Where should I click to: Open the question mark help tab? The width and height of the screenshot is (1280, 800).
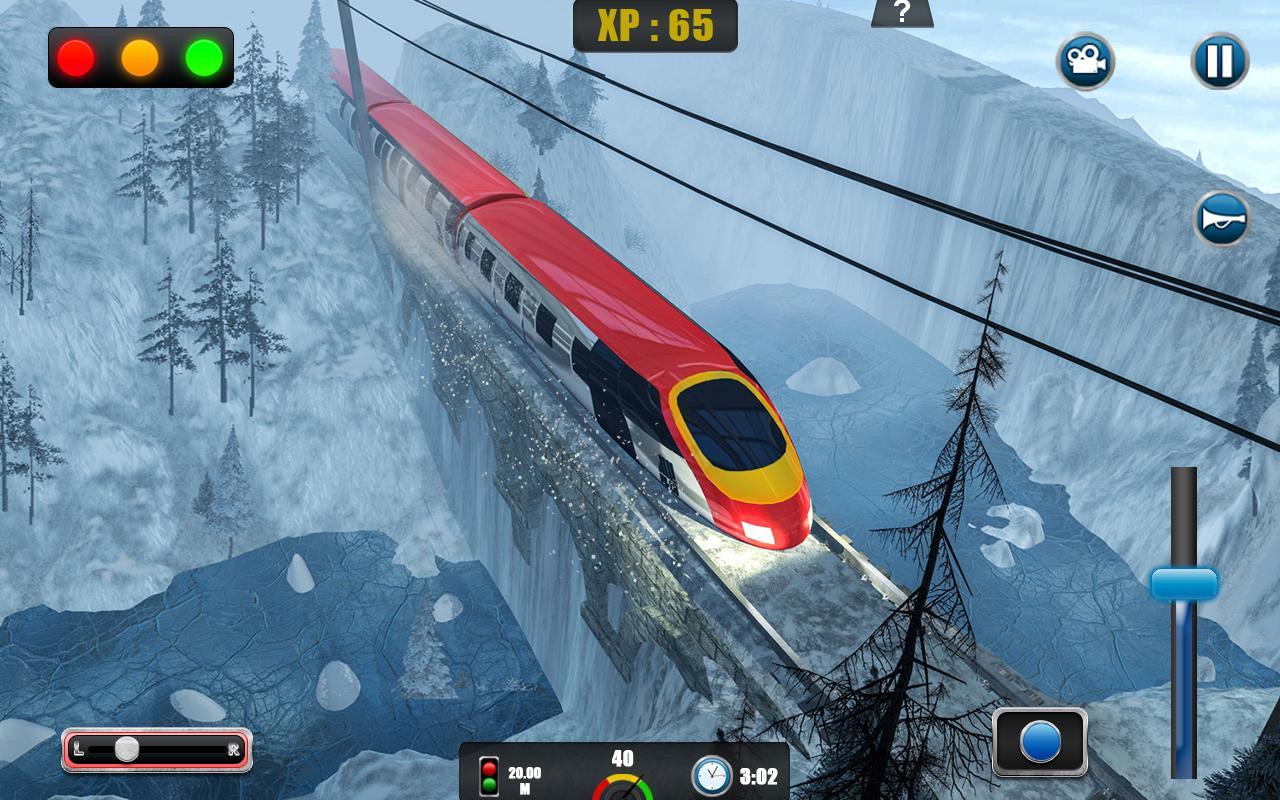pyautogui.click(x=902, y=13)
